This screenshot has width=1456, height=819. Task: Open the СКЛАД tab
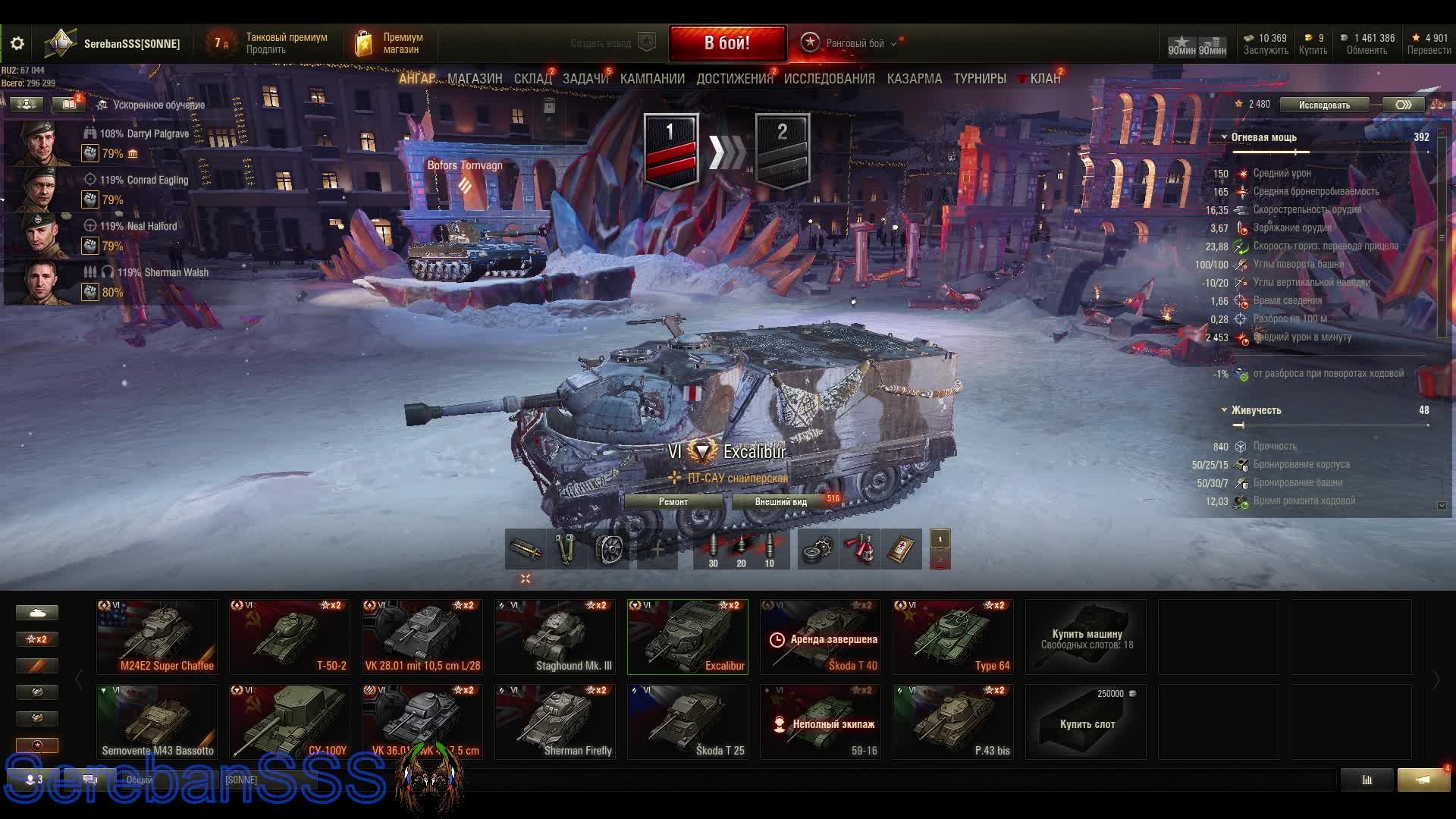pos(532,79)
